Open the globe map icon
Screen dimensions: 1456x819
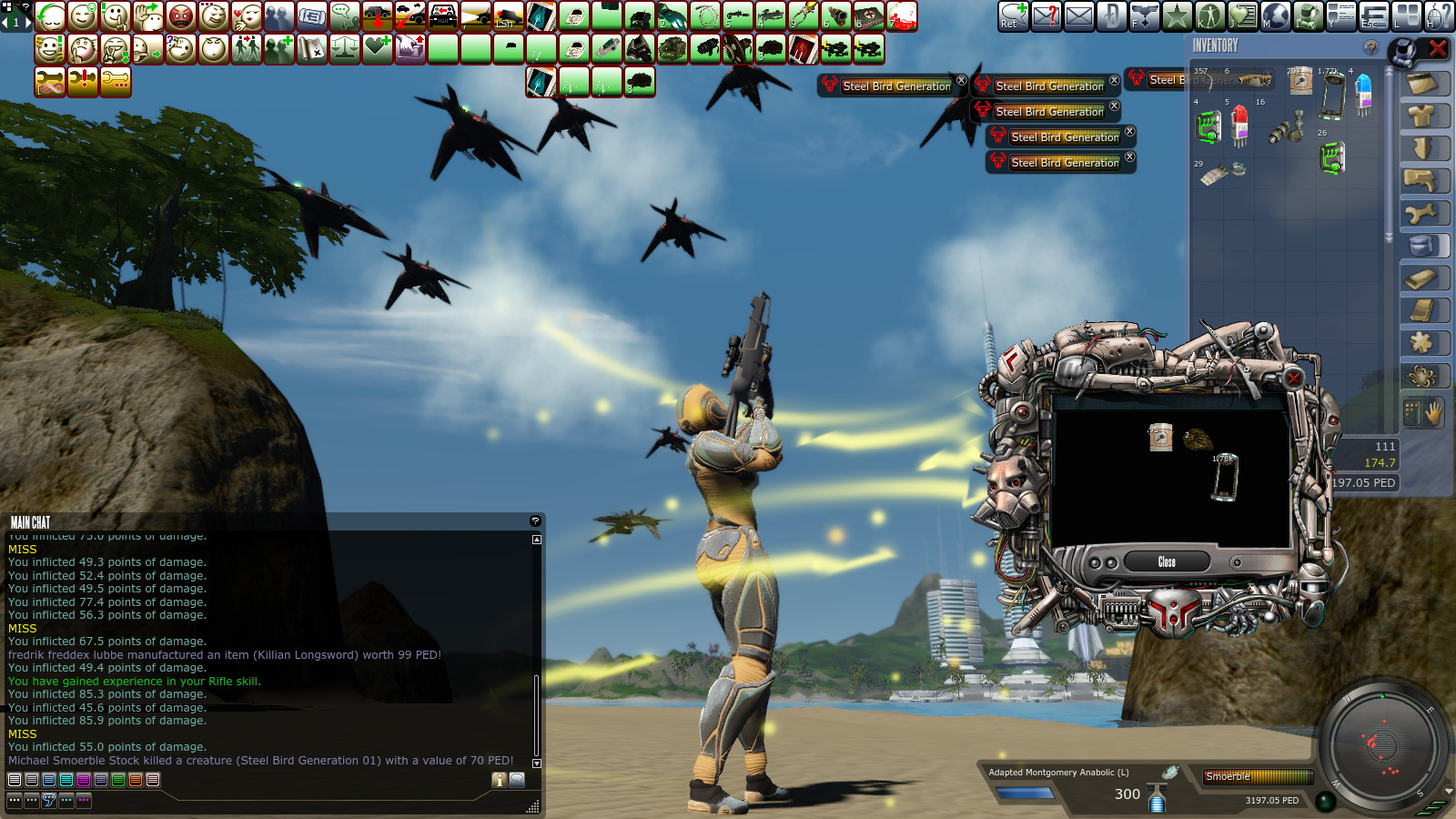coord(1275,16)
